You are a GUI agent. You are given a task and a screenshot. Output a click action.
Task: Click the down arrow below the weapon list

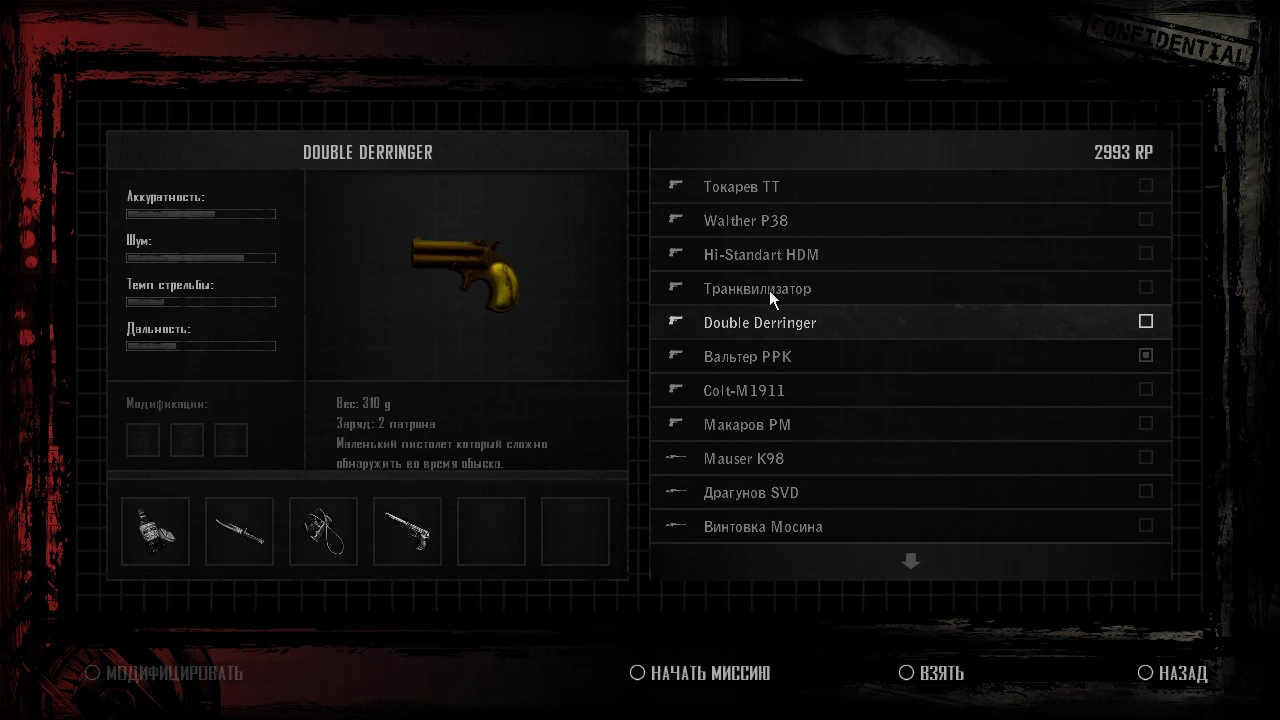pyautogui.click(x=910, y=561)
